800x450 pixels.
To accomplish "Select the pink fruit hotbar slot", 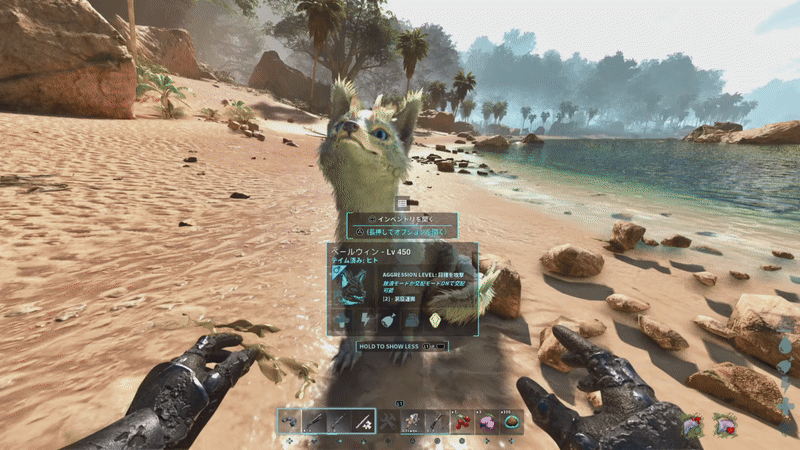I will click(488, 422).
